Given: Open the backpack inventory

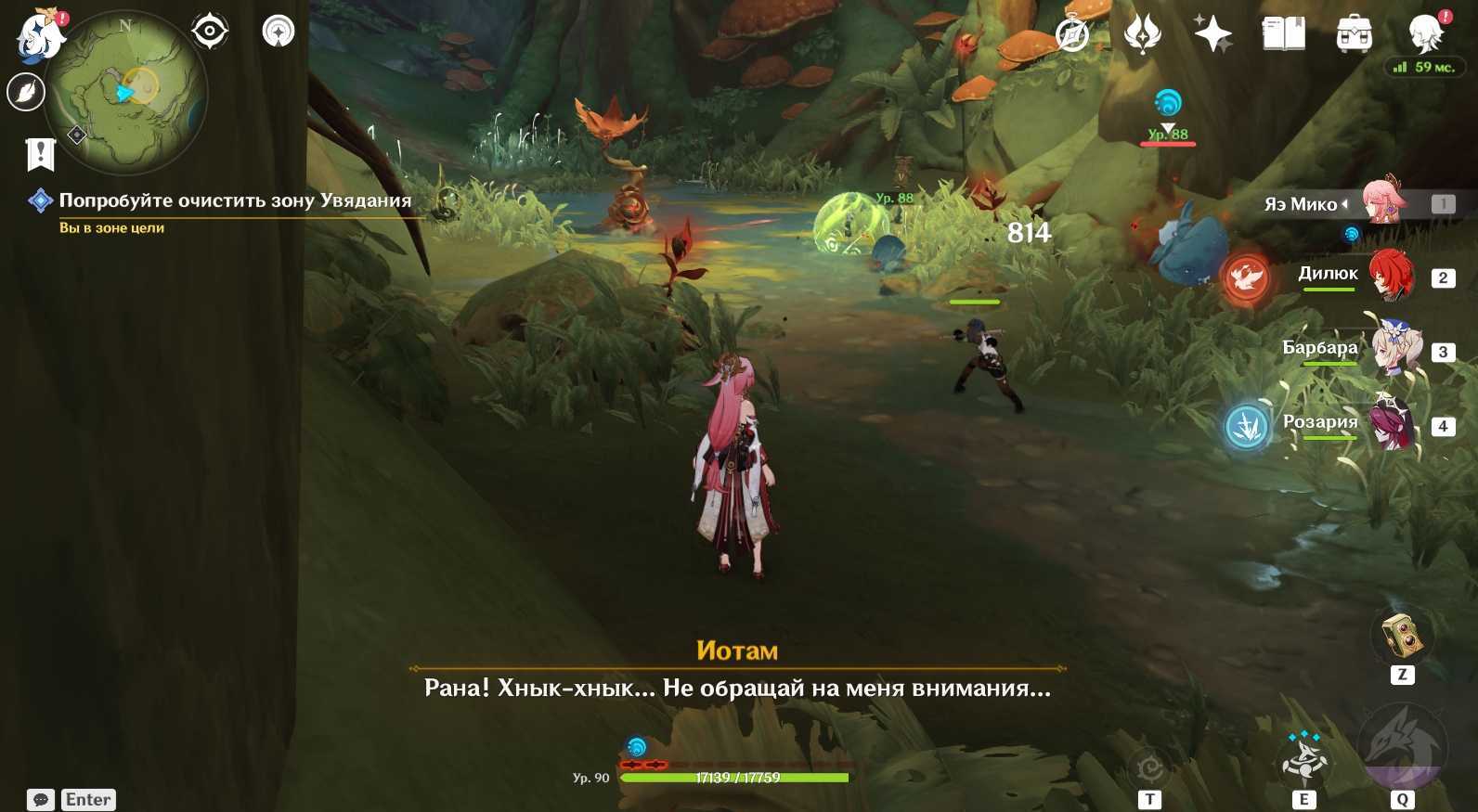Looking at the screenshot, I should (1354, 35).
